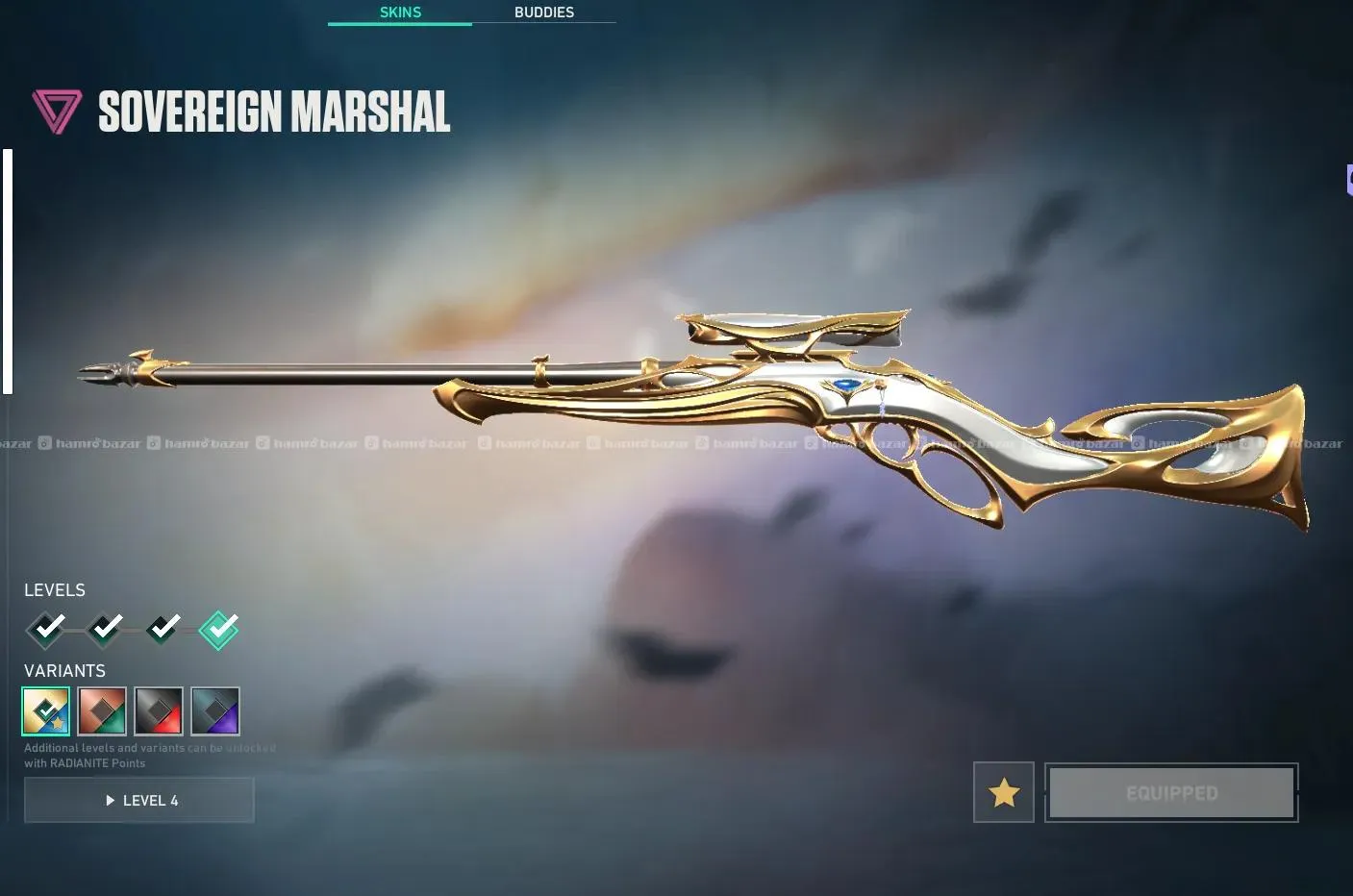Select the highlighted teal level 4 diamond
Image resolution: width=1353 pixels, height=896 pixels.
218,630
